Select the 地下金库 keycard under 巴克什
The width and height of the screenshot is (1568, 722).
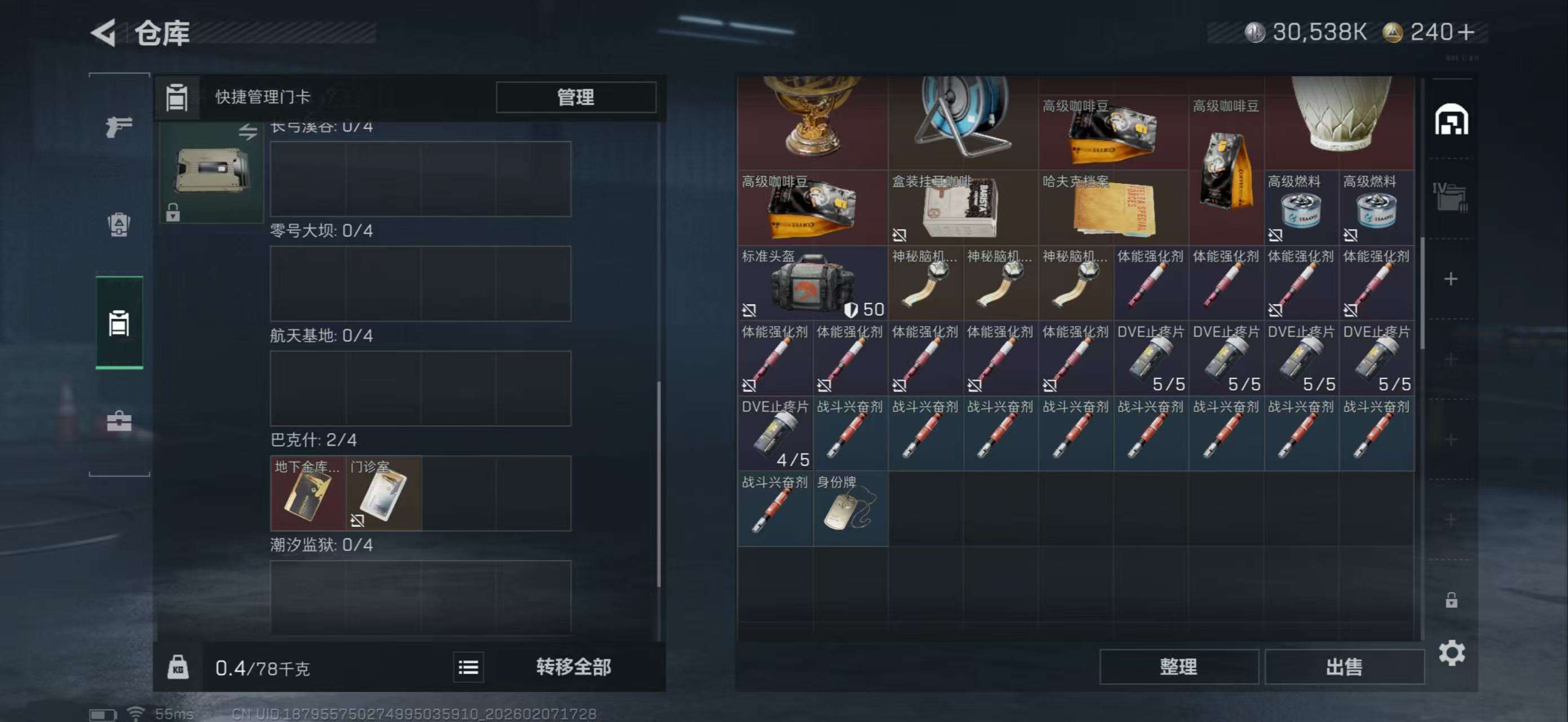tap(308, 494)
